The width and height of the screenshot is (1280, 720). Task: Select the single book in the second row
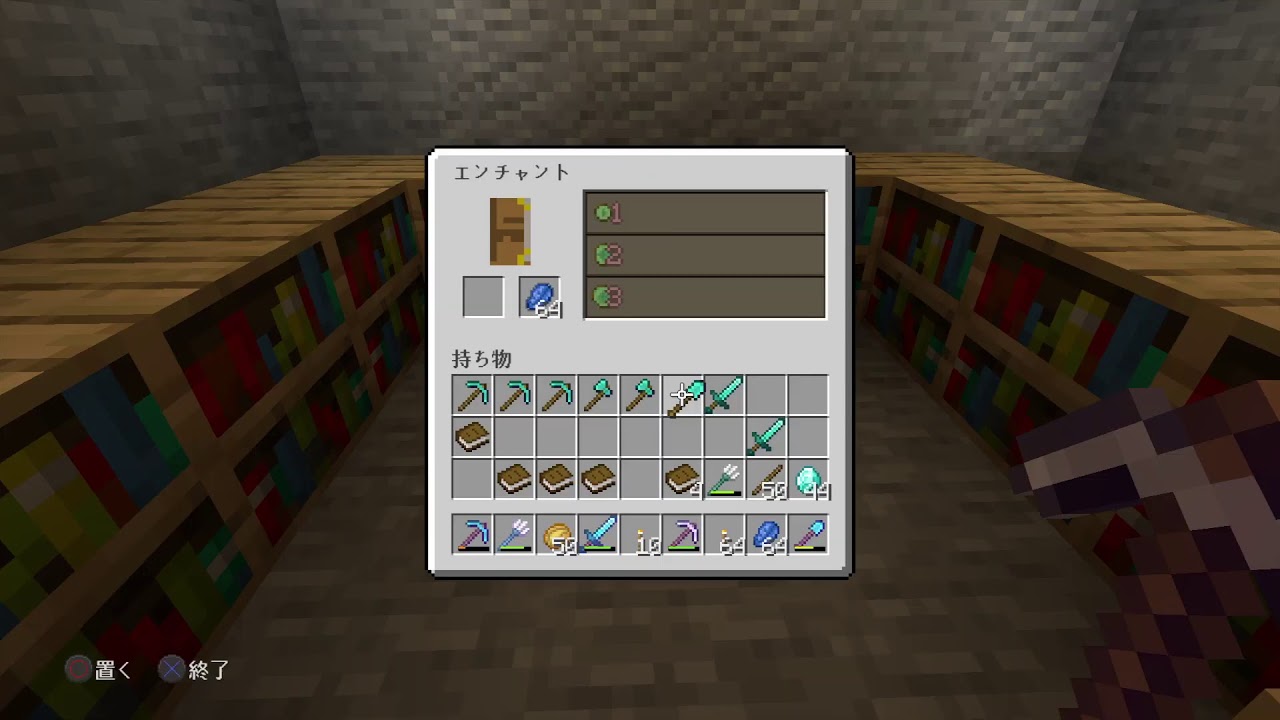click(x=471, y=437)
